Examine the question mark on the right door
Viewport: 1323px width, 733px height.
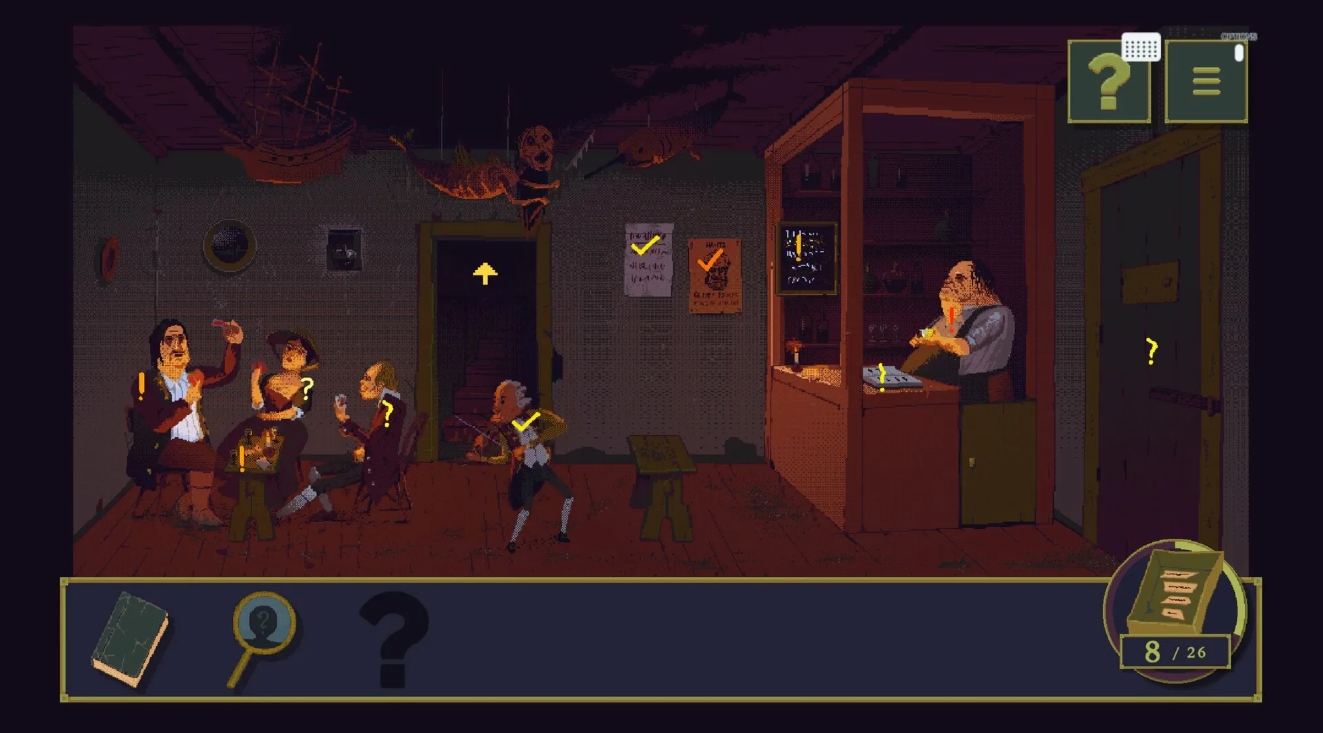(1151, 351)
